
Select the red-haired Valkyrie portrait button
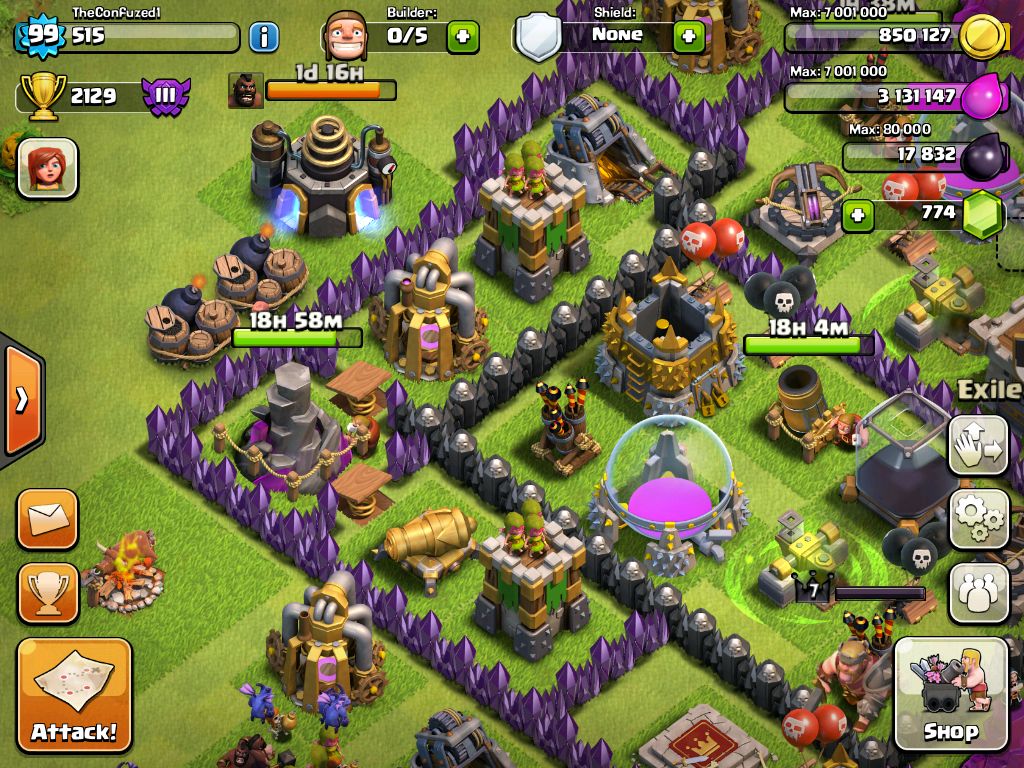click(x=47, y=168)
